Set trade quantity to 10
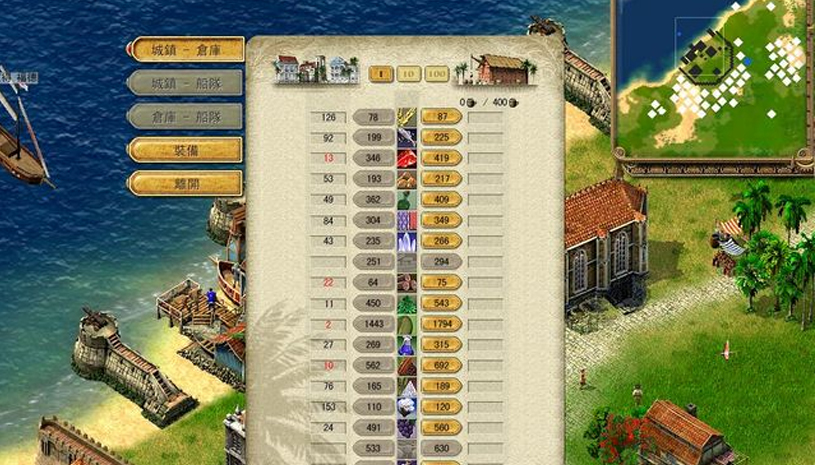Image resolution: width=815 pixels, height=465 pixels. (x=408, y=73)
